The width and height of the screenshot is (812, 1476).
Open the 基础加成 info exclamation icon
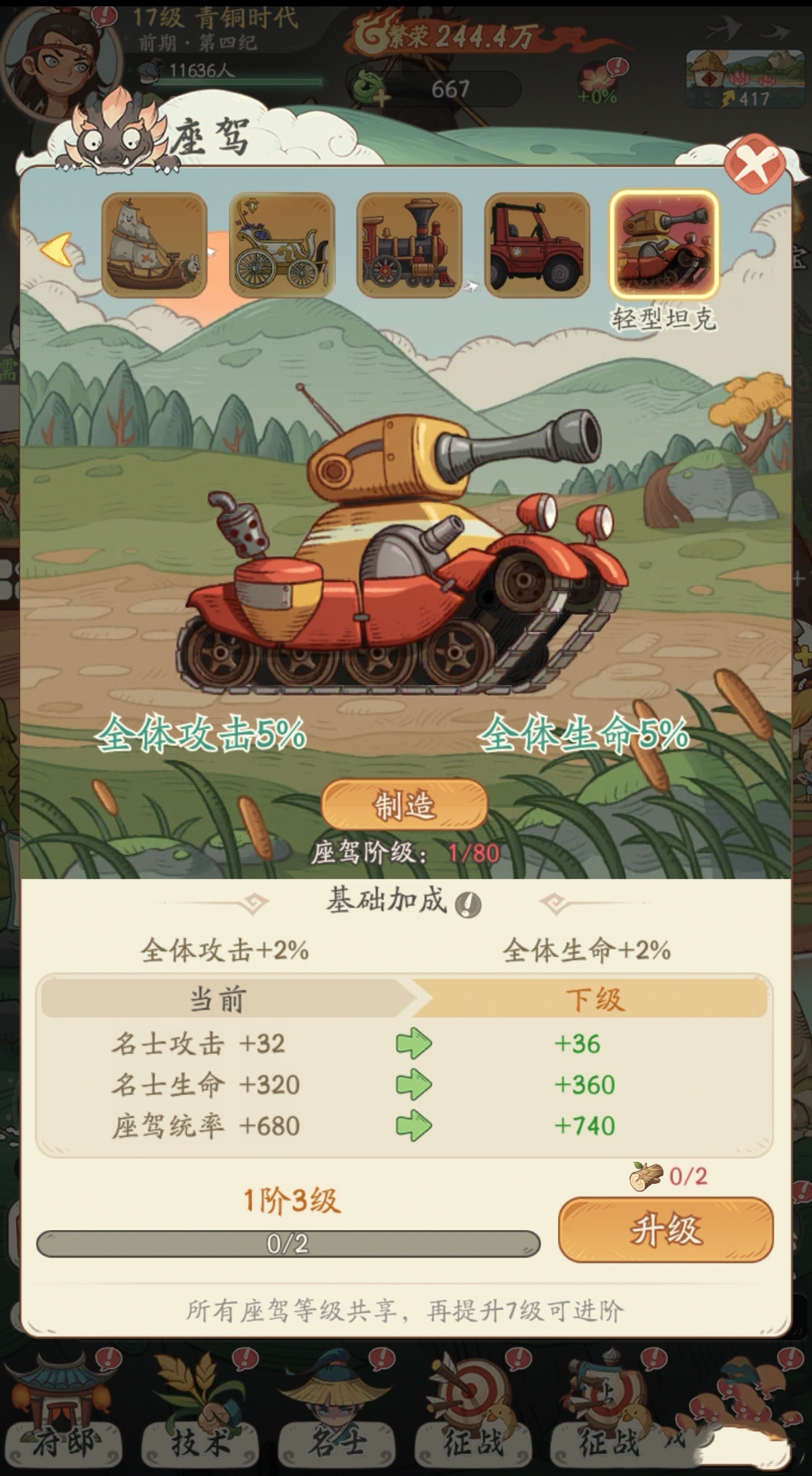click(x=468, y=904)
